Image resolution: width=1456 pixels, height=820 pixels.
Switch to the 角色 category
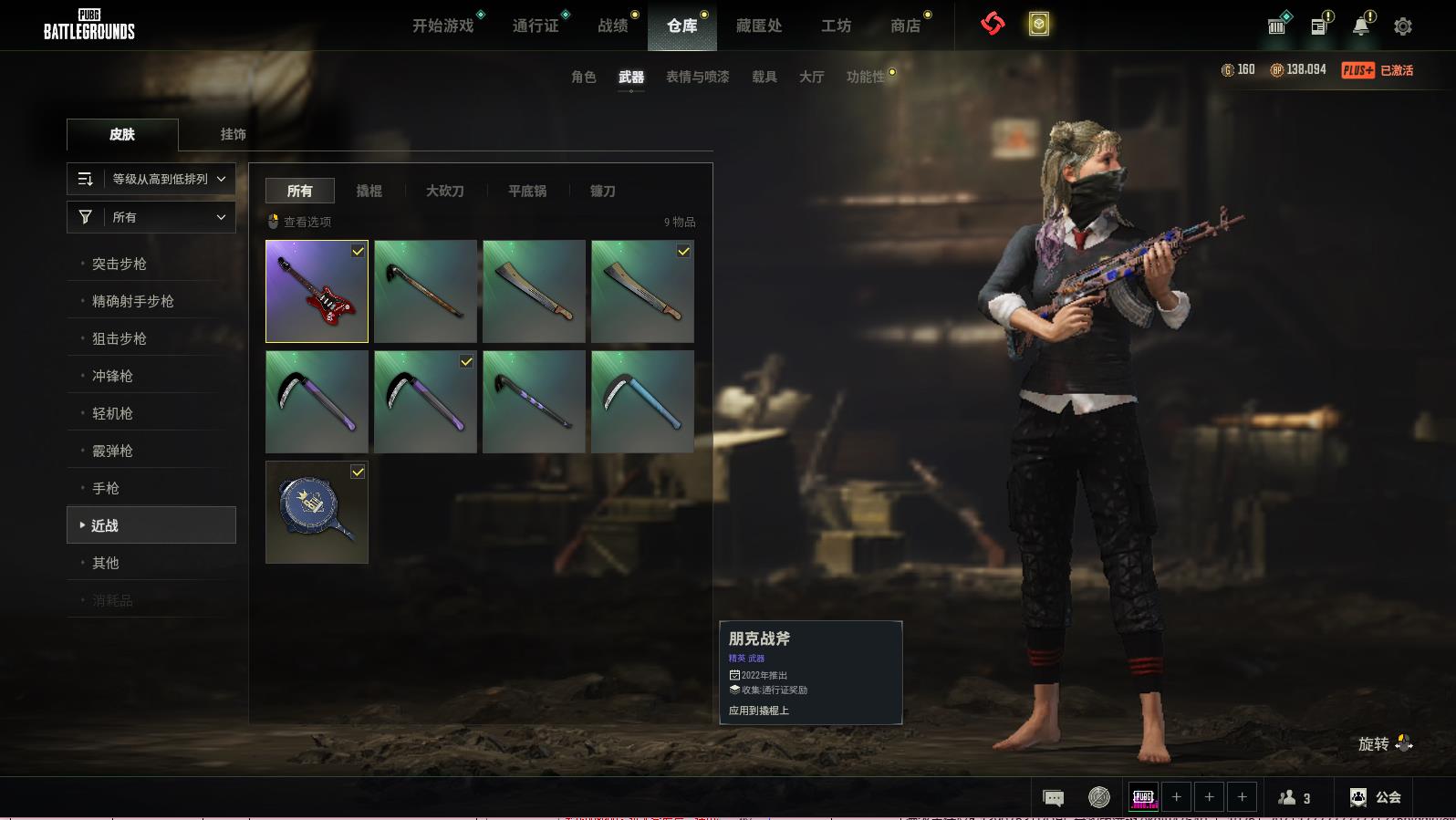click(x=584, y=77)
